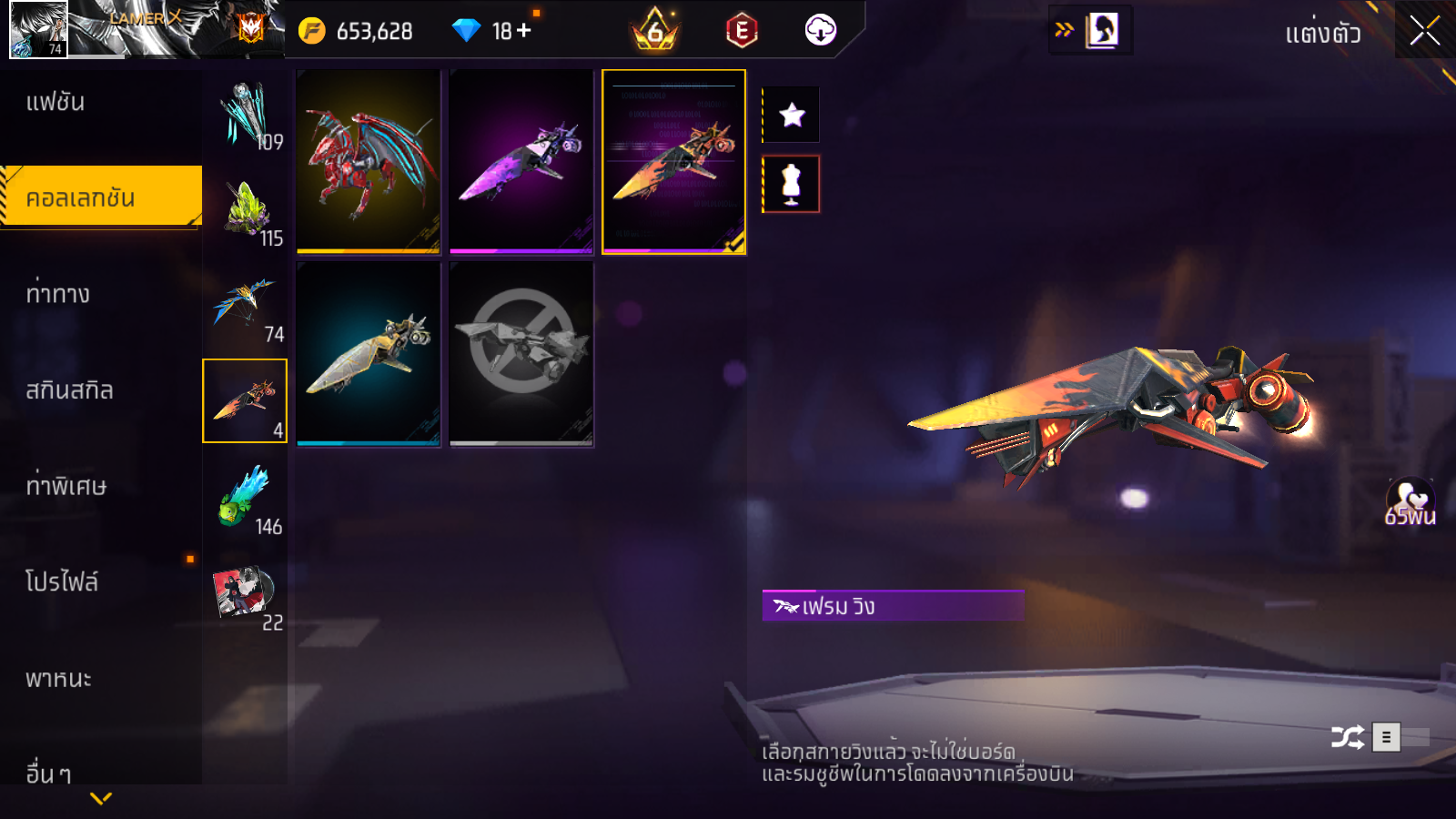Choose the red dragon skywing skin
The image size is (1456, 819).
(369, 161)
